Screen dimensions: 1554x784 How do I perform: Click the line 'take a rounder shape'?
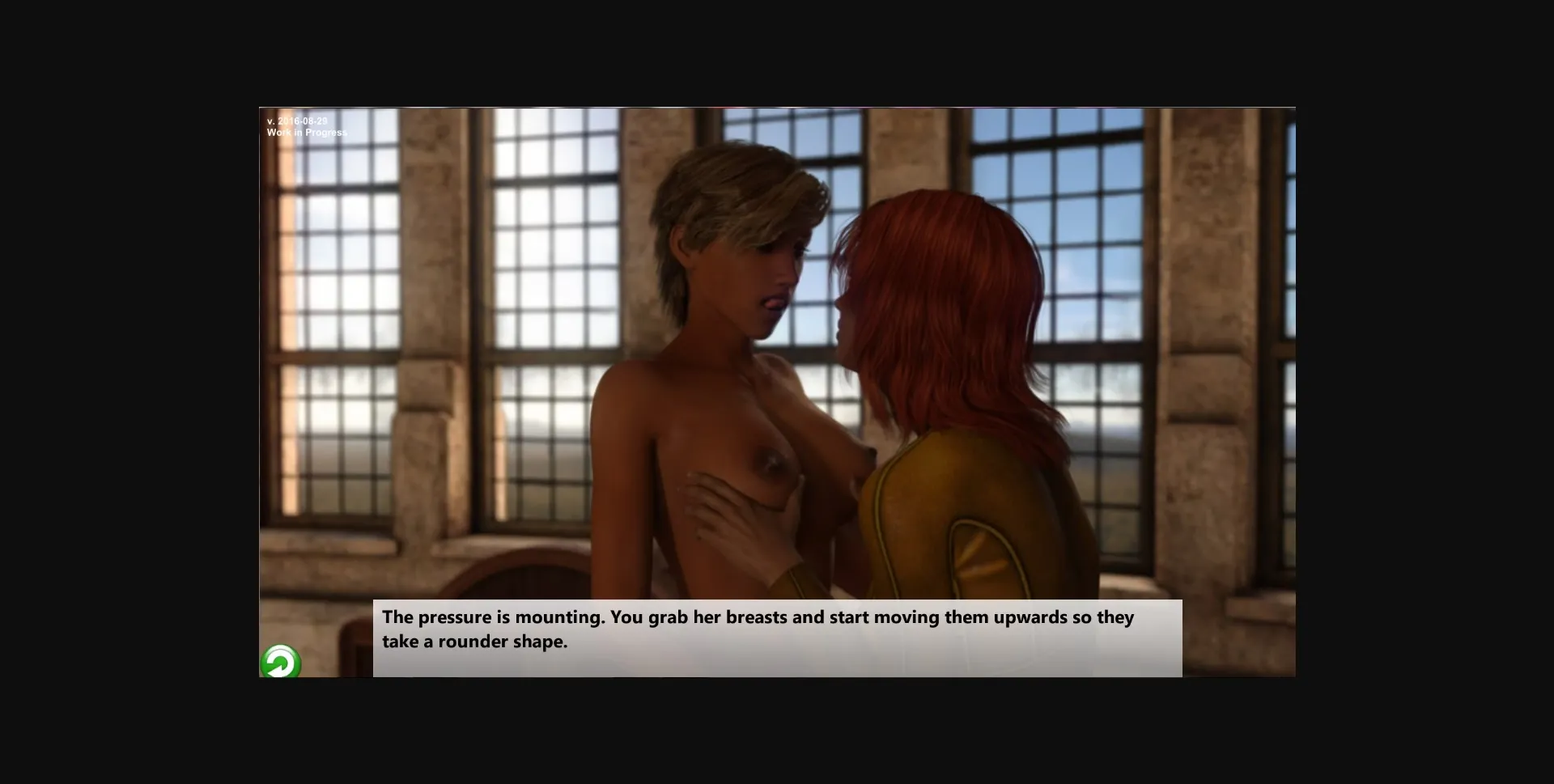tap(475, 640)
